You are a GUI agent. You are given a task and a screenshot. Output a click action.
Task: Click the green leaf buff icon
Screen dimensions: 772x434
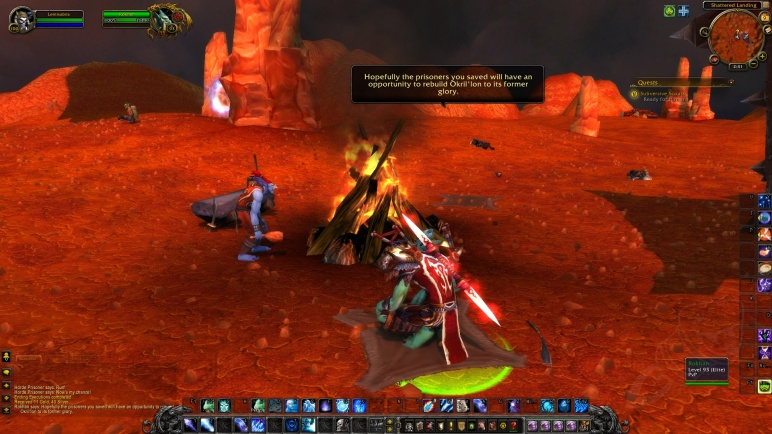pyautogui.click(x=669, y=11)
